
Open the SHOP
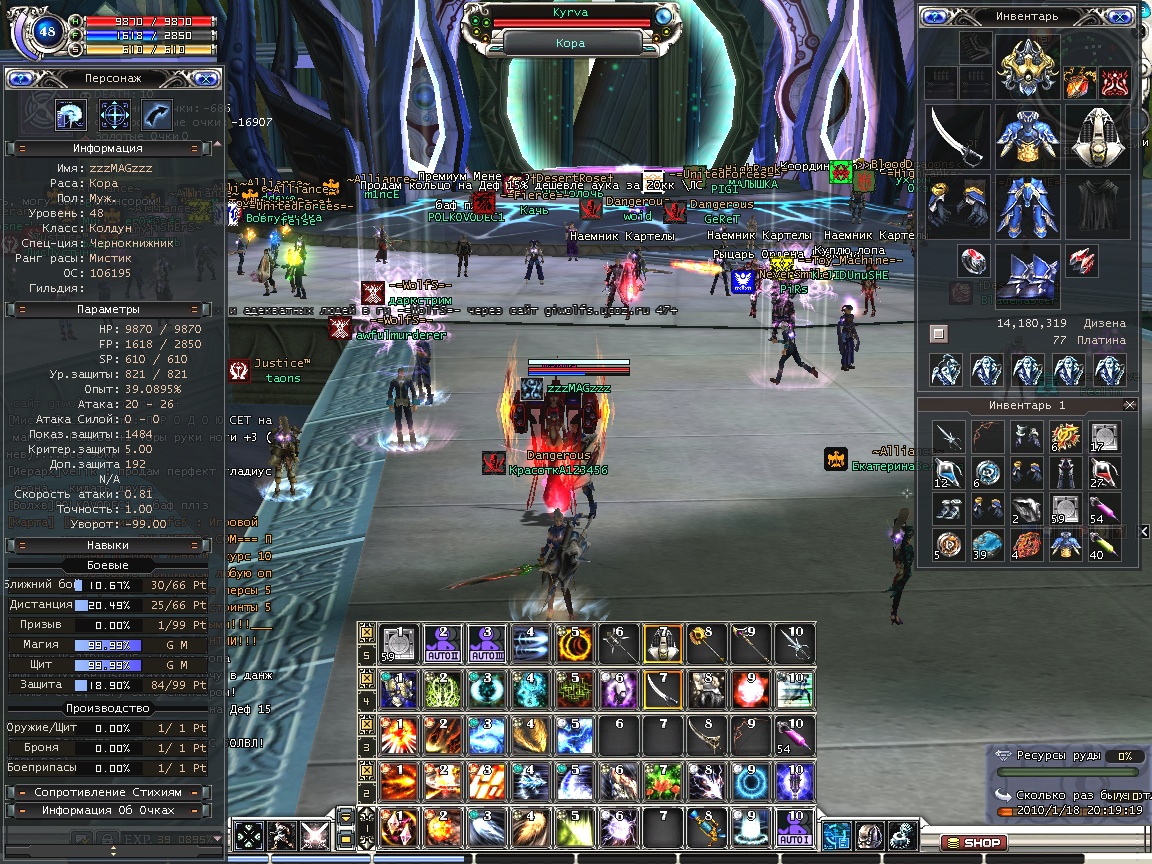[974, 843]
